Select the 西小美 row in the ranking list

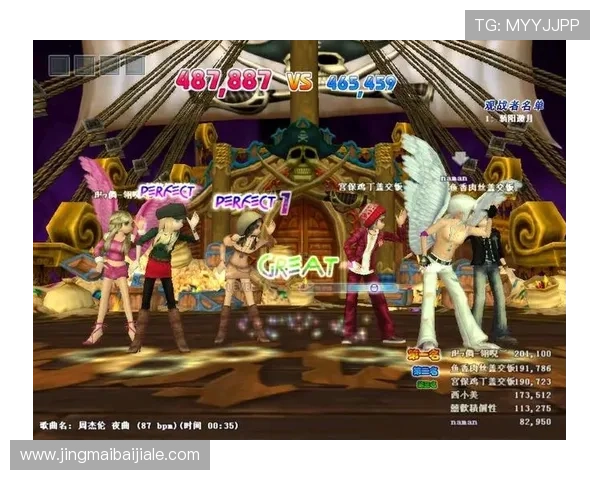point(500,395)
